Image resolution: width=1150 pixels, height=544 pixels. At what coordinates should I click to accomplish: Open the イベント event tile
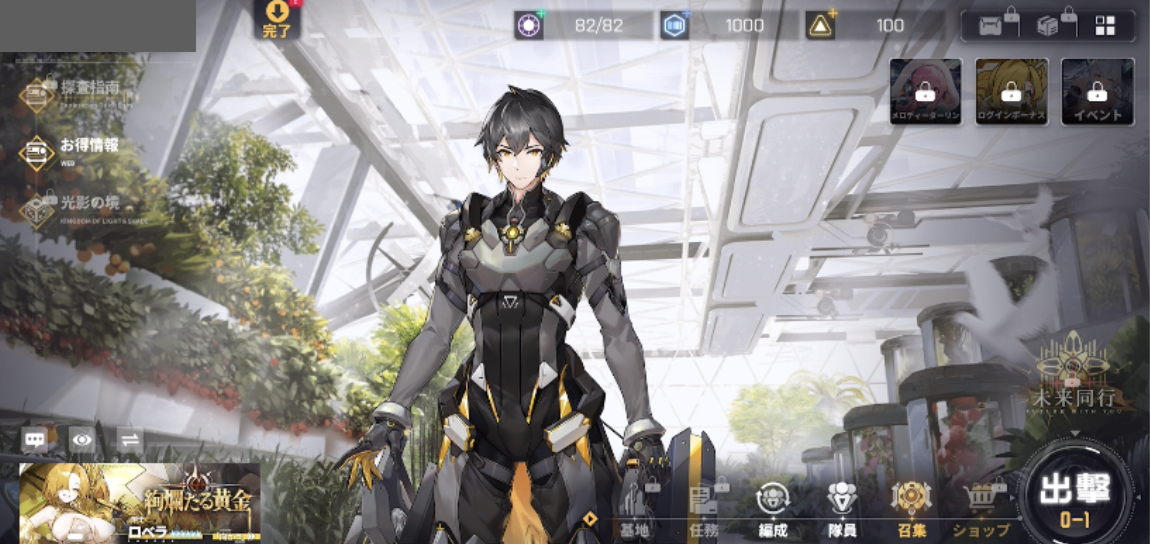pyautogui.click(x=1097, y=92)
